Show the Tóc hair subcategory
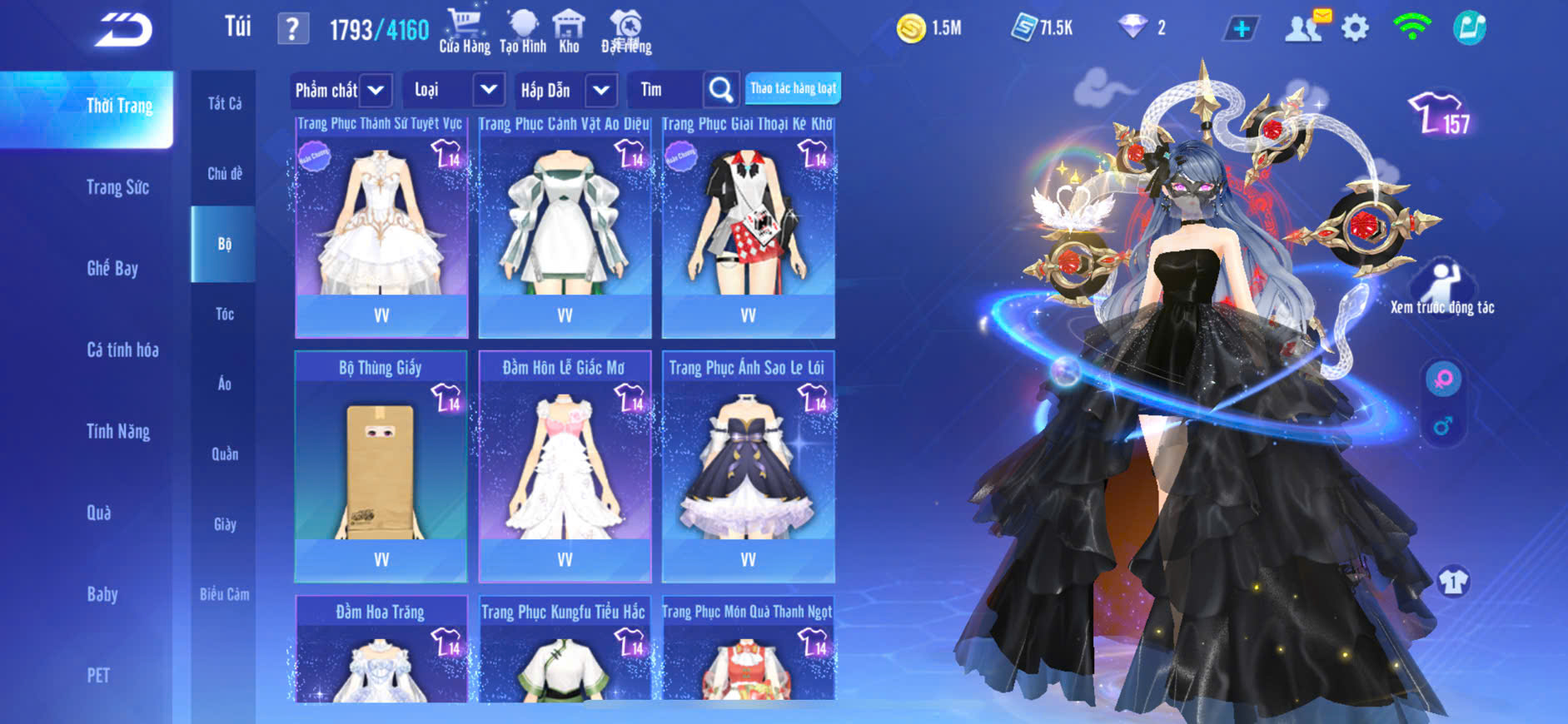1568x724 pixels. [x=224, y=314]
